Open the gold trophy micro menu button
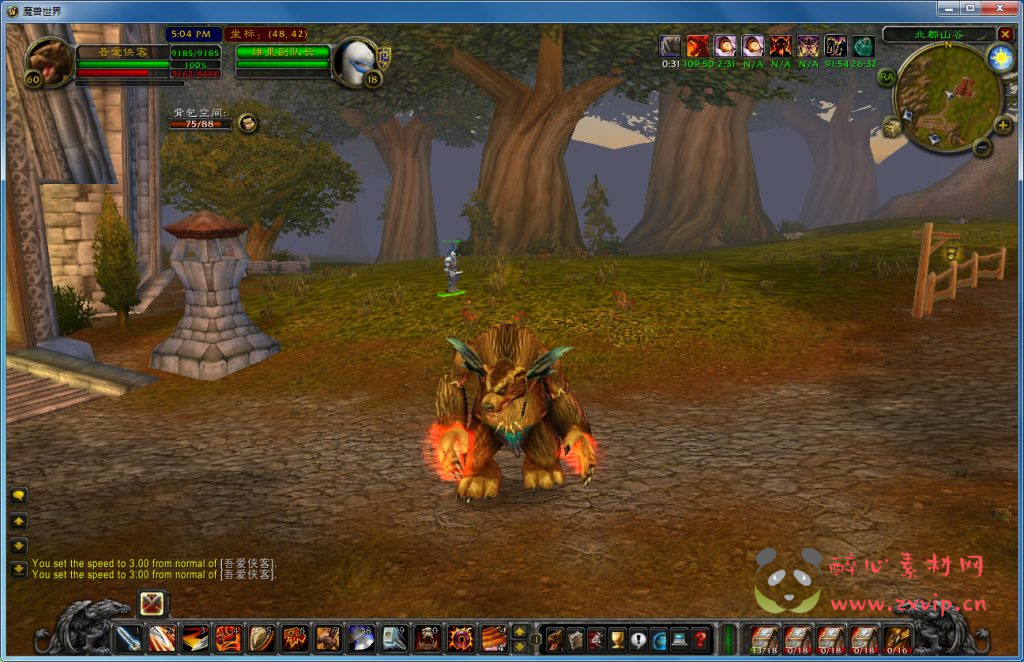Screen dimensions: 1024x662 tap(617, 638)
